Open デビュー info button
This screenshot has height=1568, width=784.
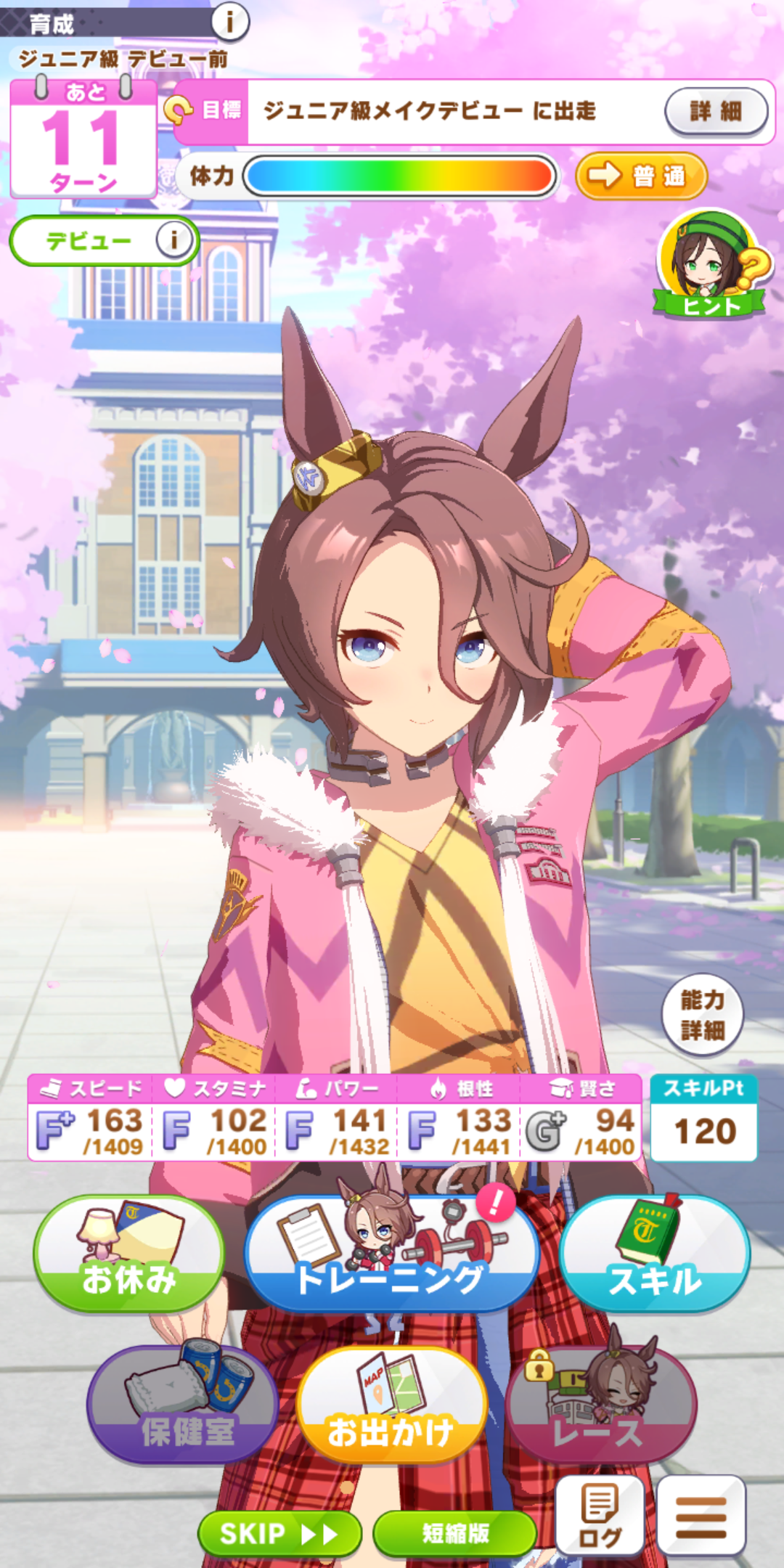tap(174, 240)
